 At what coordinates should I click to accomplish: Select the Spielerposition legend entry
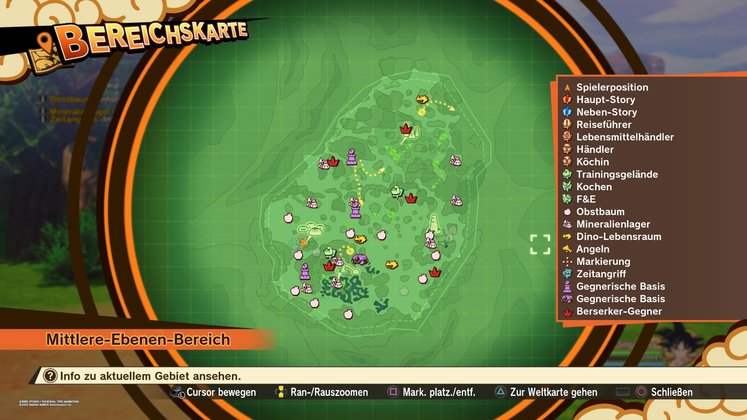coord(611,87)
